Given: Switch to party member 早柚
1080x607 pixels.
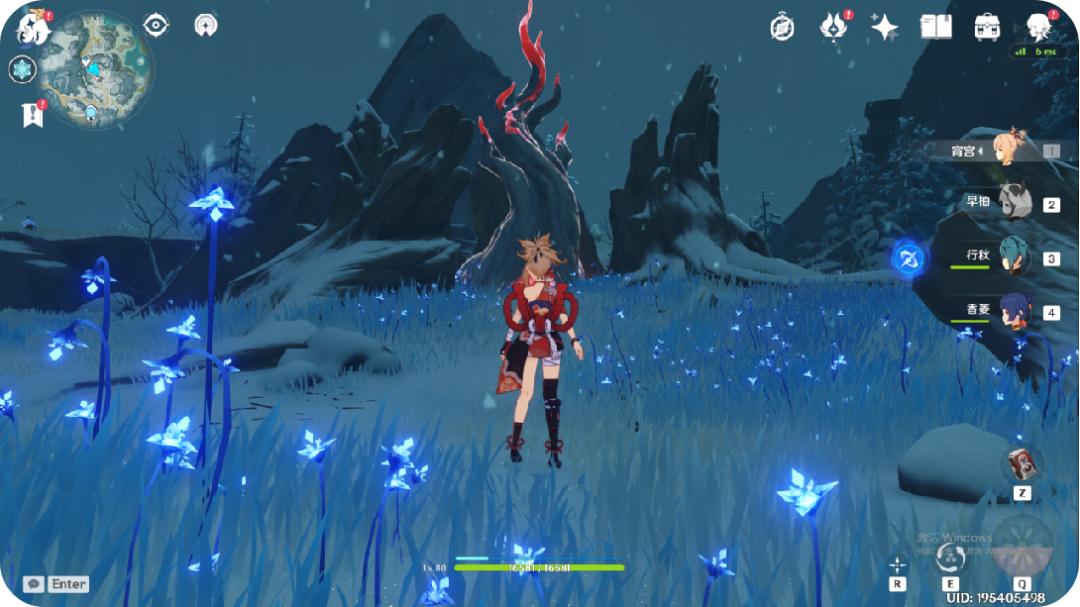Looking at the screenshot, I should click(1012, 203).
